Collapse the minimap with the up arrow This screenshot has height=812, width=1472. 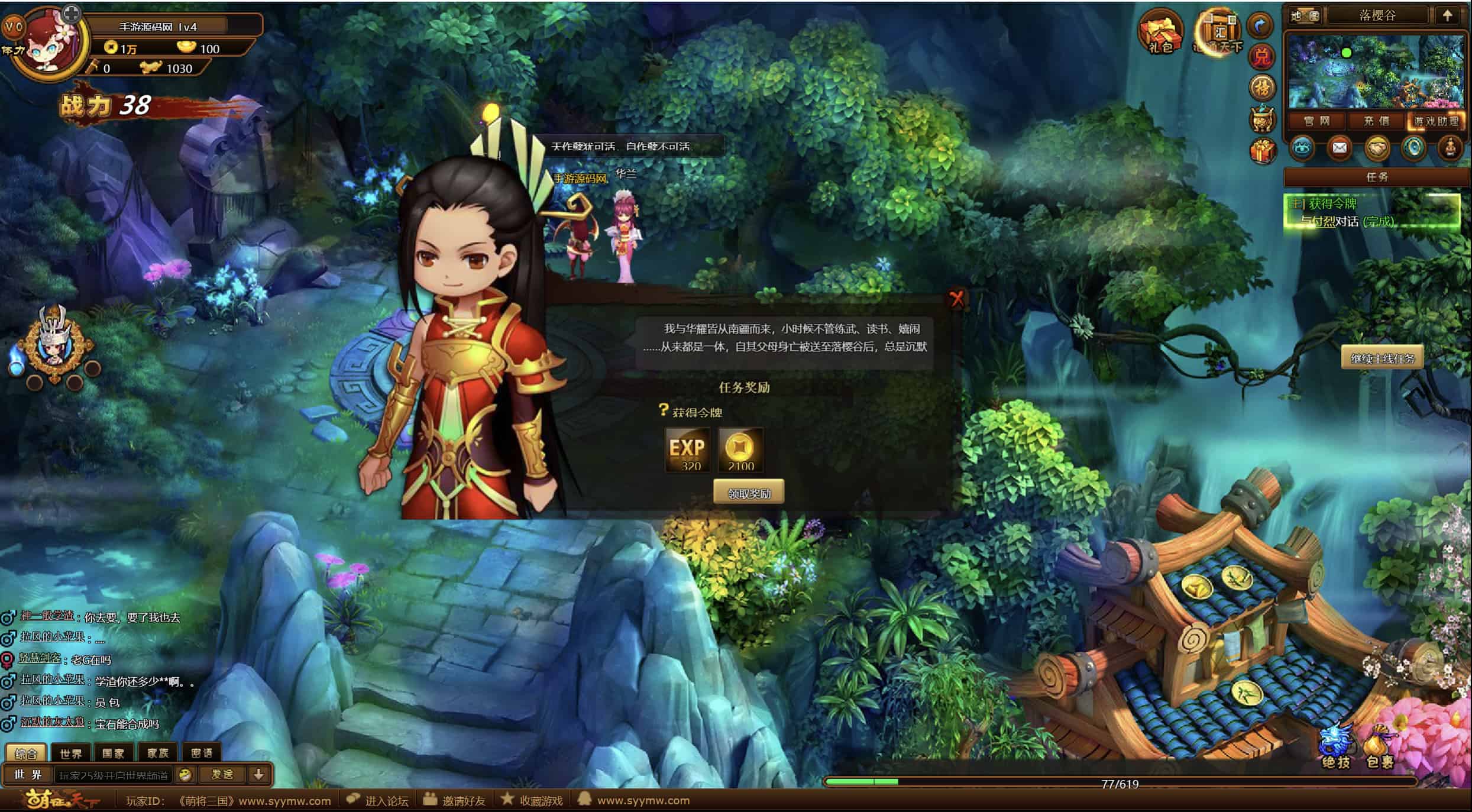(1447, 16)
